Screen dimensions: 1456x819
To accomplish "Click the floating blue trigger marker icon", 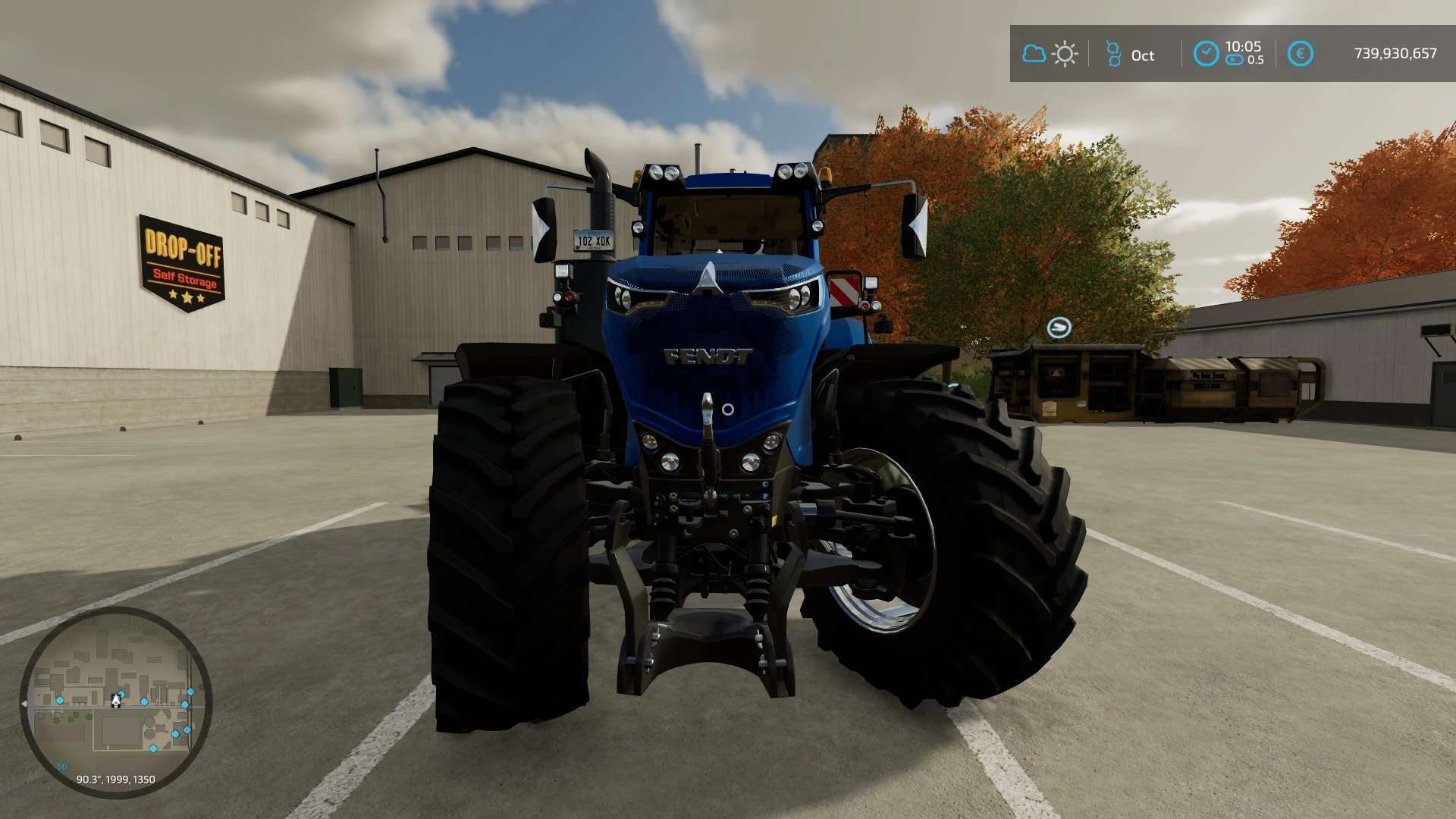I will (1059, 328).
